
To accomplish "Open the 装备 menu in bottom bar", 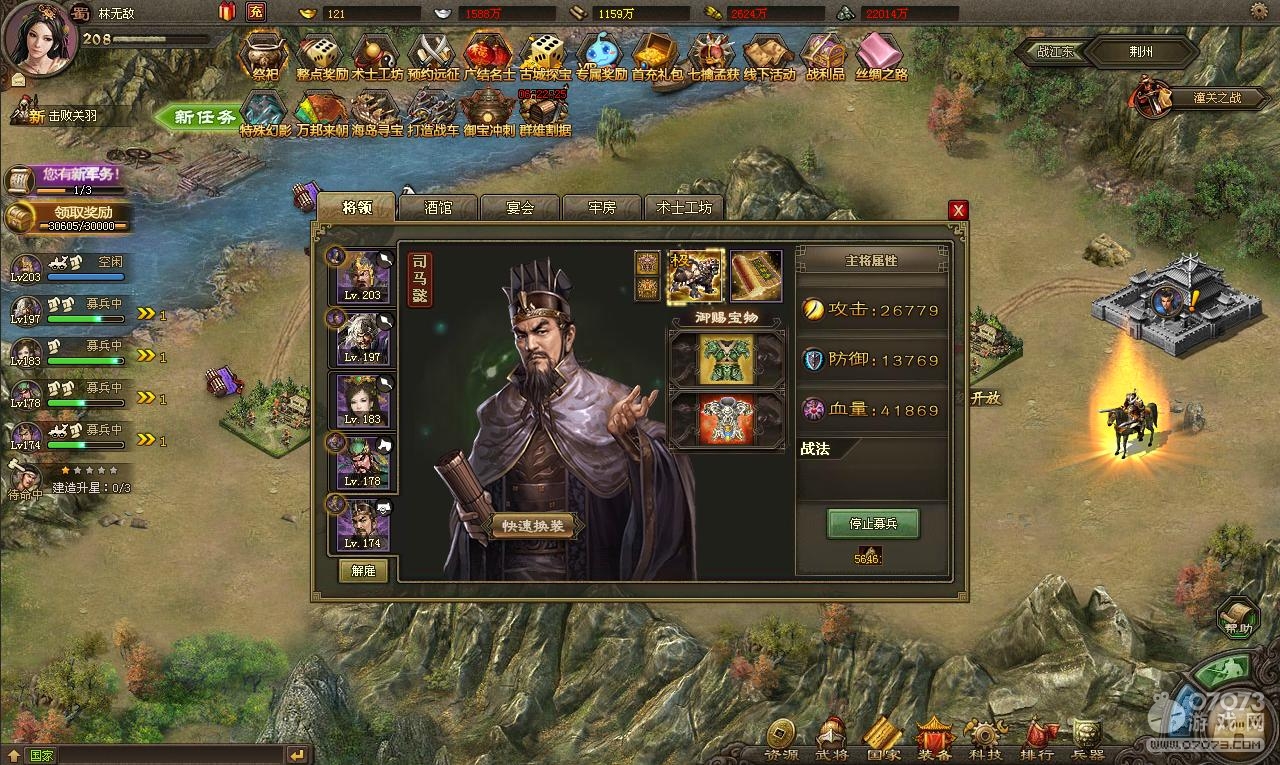I will [933, 740].
